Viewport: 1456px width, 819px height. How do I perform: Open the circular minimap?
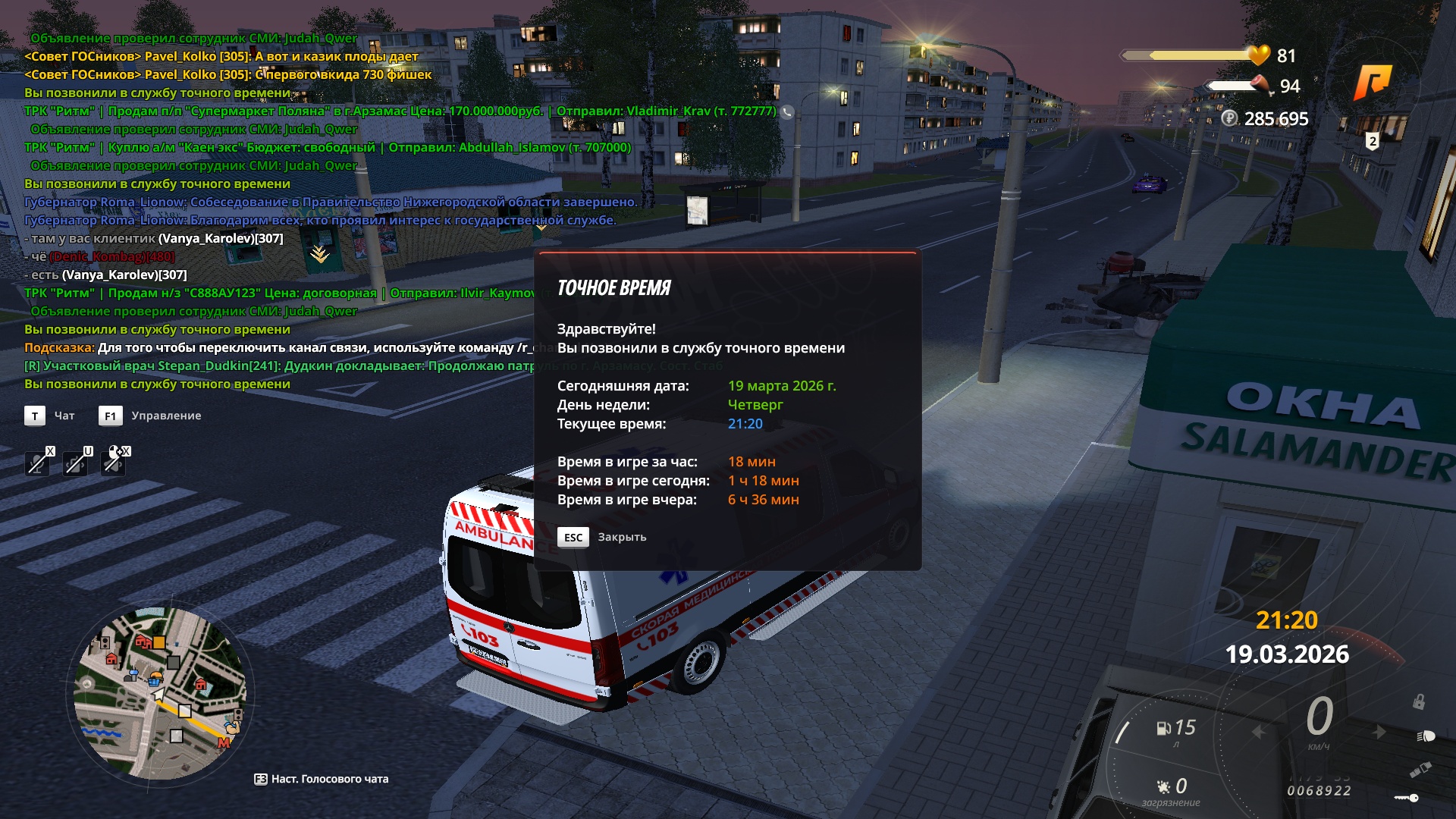[161, 693]
